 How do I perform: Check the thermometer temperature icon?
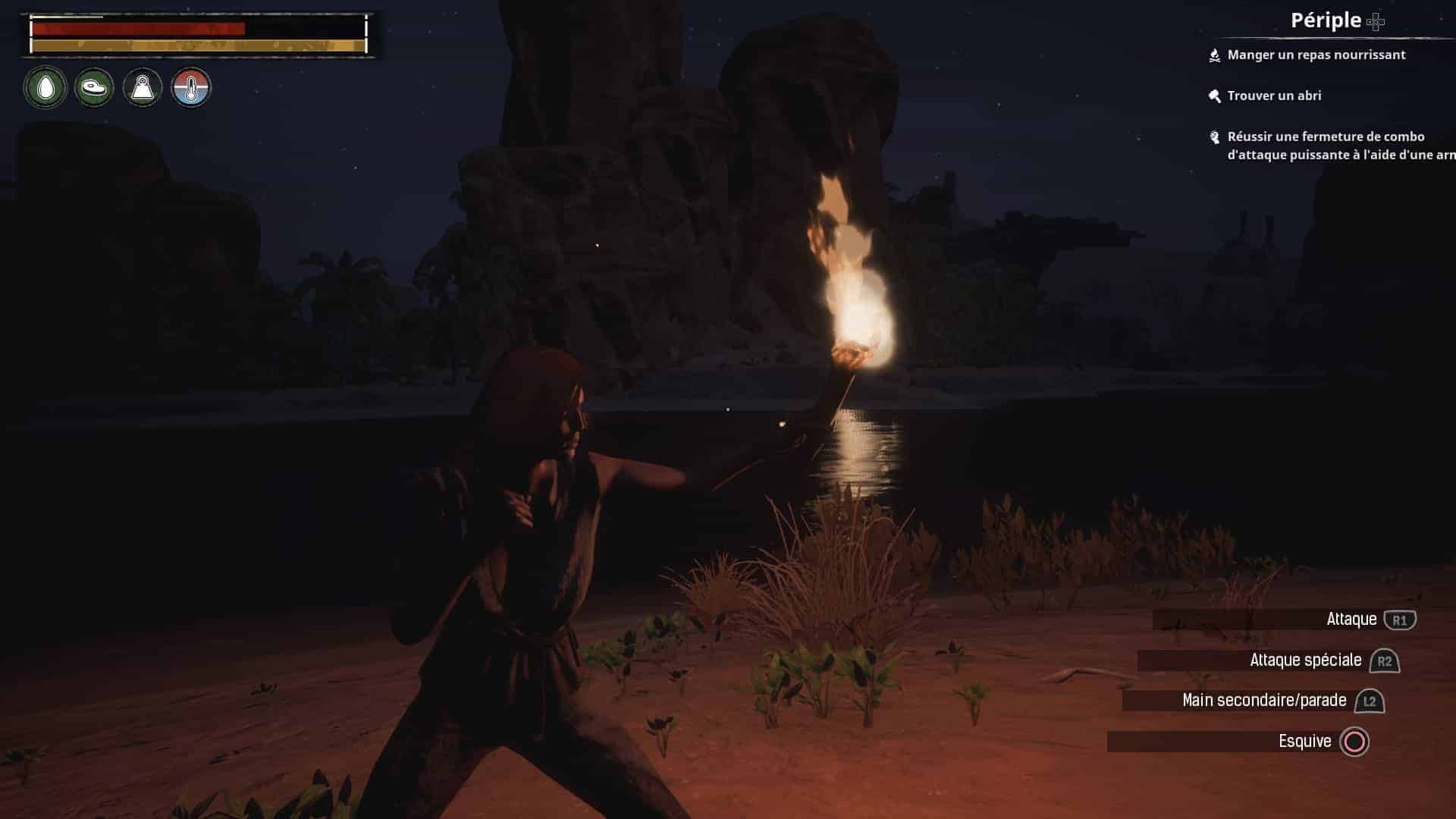[191, 88]
